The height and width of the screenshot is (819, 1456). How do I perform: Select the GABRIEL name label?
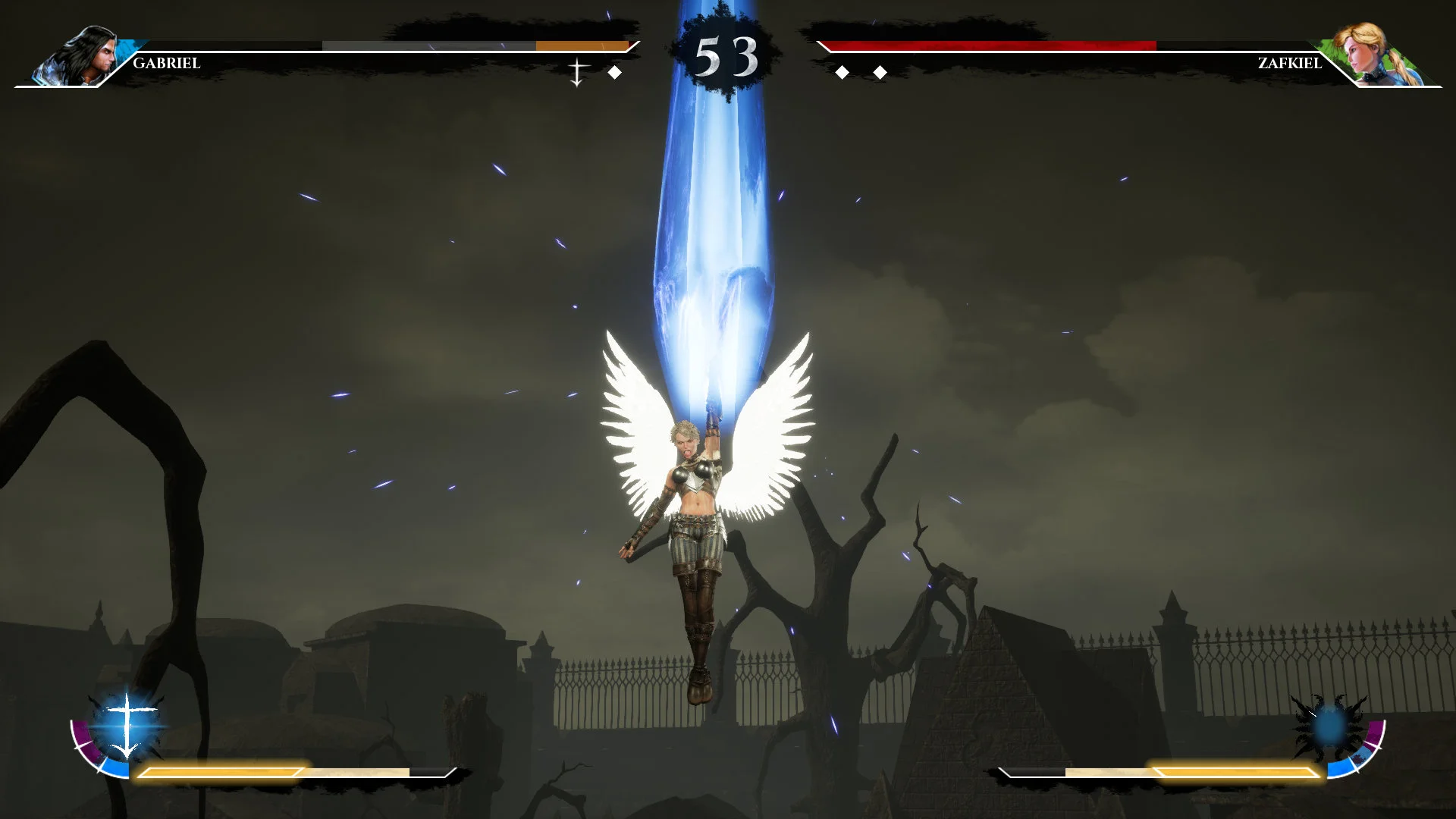pyautogui.click(x=165, y=64)
